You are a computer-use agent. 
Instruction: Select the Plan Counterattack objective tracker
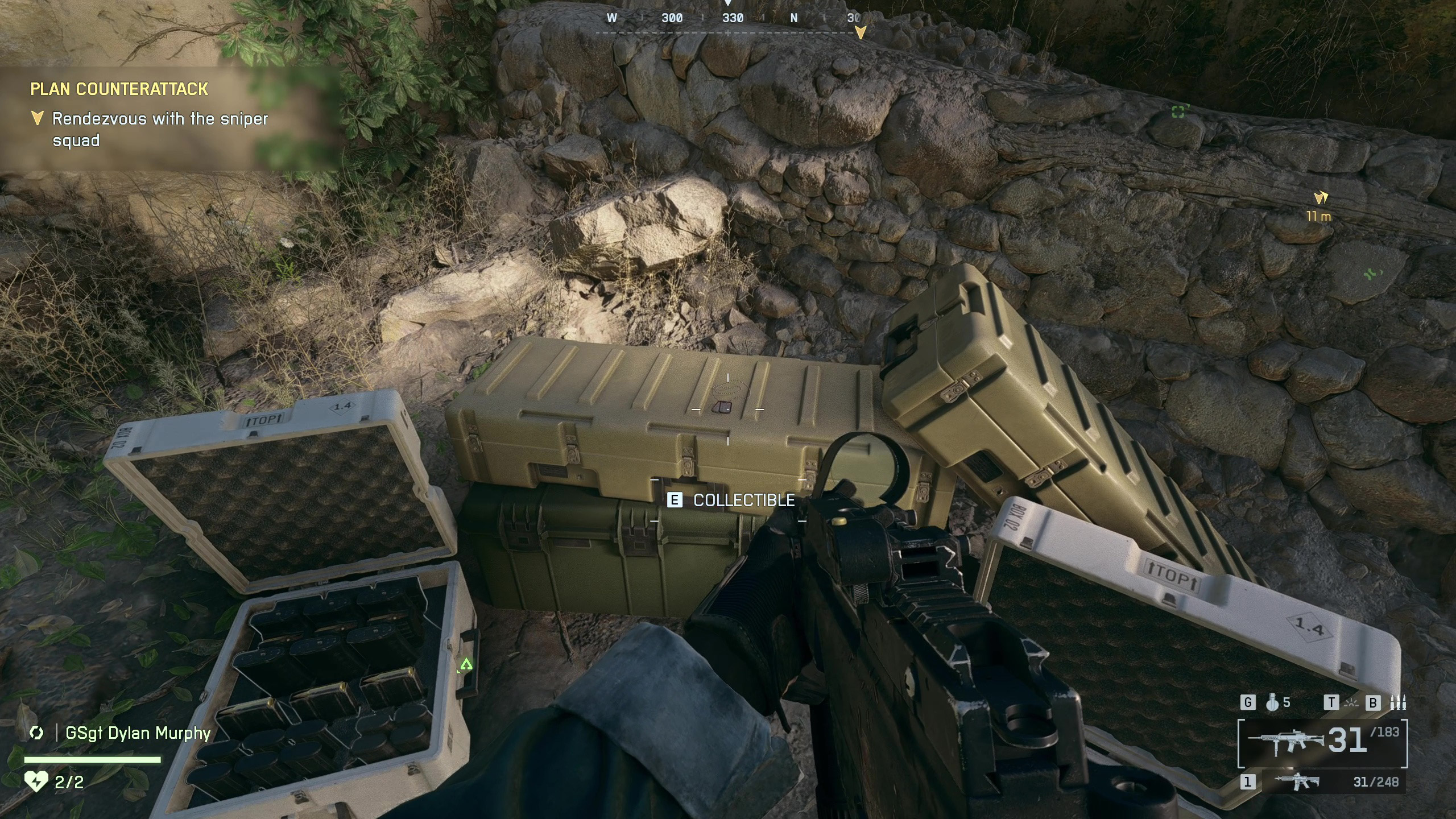coord(119,89)
